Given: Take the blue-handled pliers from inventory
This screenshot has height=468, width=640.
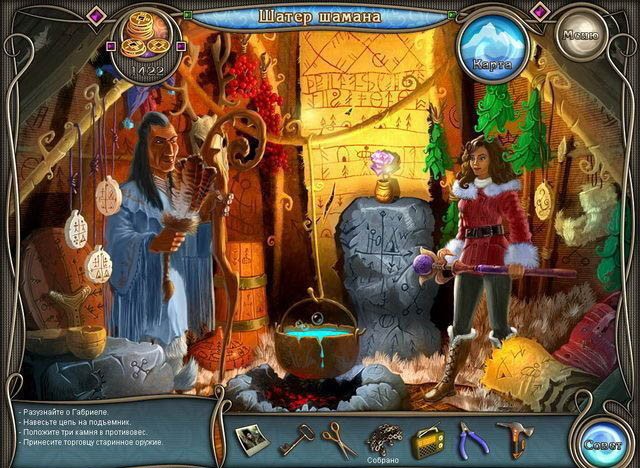Looking at the screenshot, I should (473, 438).
